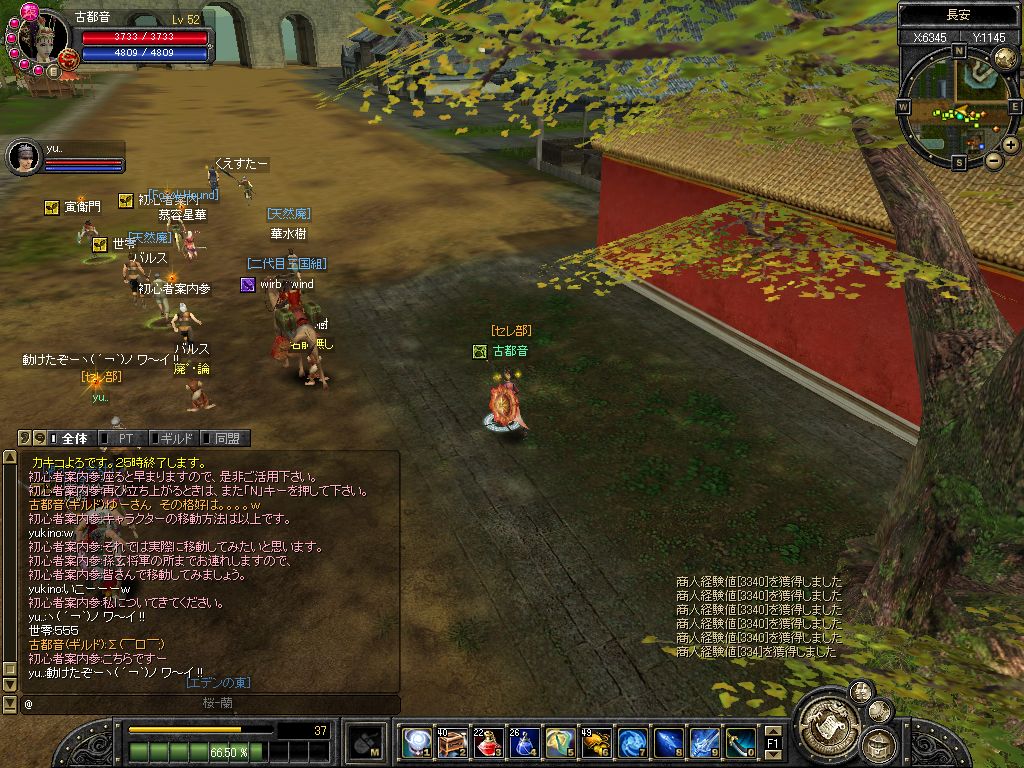Click the chat text input field
The height and width of the screenshot is (768, 1024).
(200, 704)
